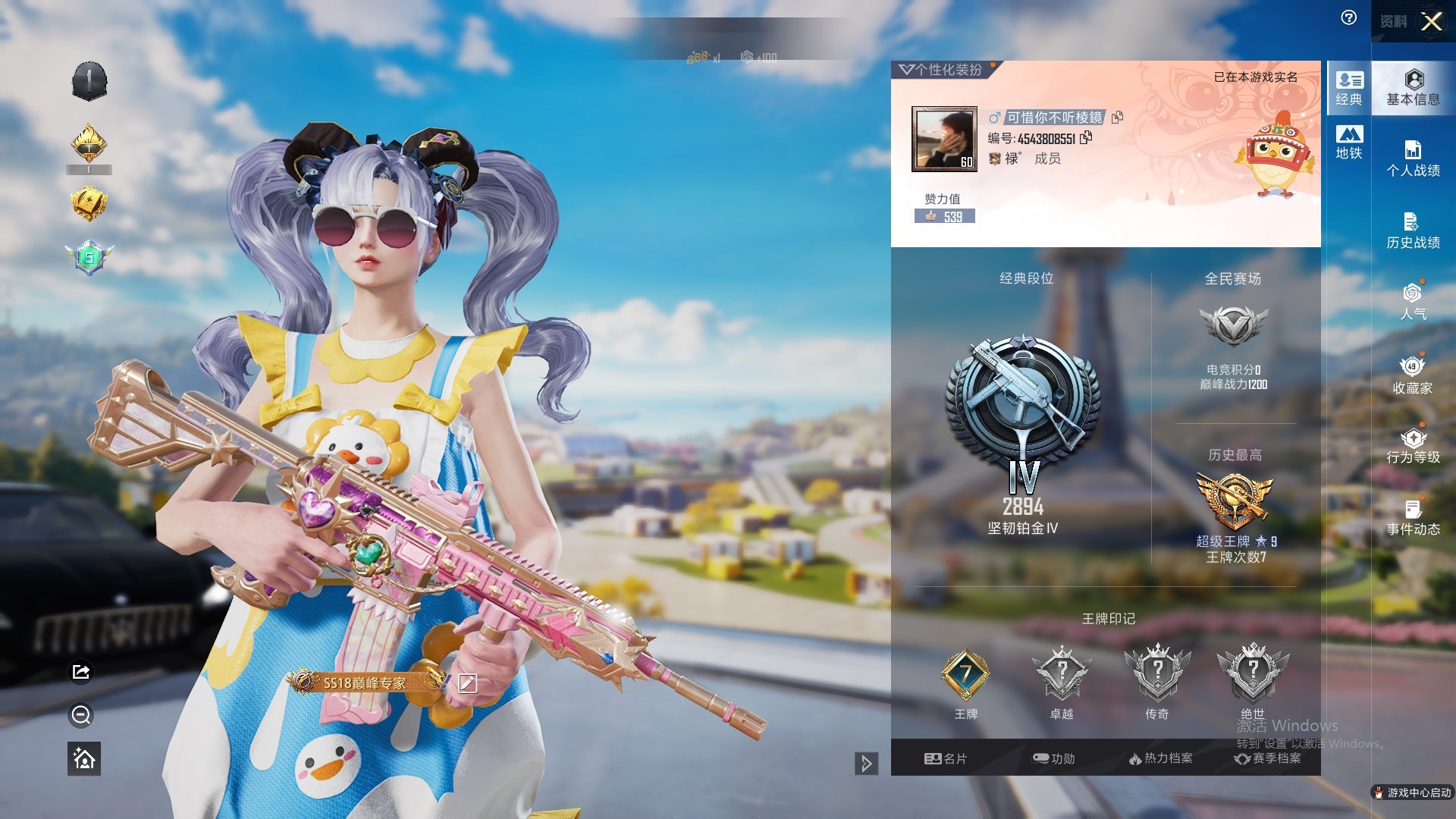Open the 基本信息 section
This screenshot has width=1456, height=819.
click(x=1413, y=88)
